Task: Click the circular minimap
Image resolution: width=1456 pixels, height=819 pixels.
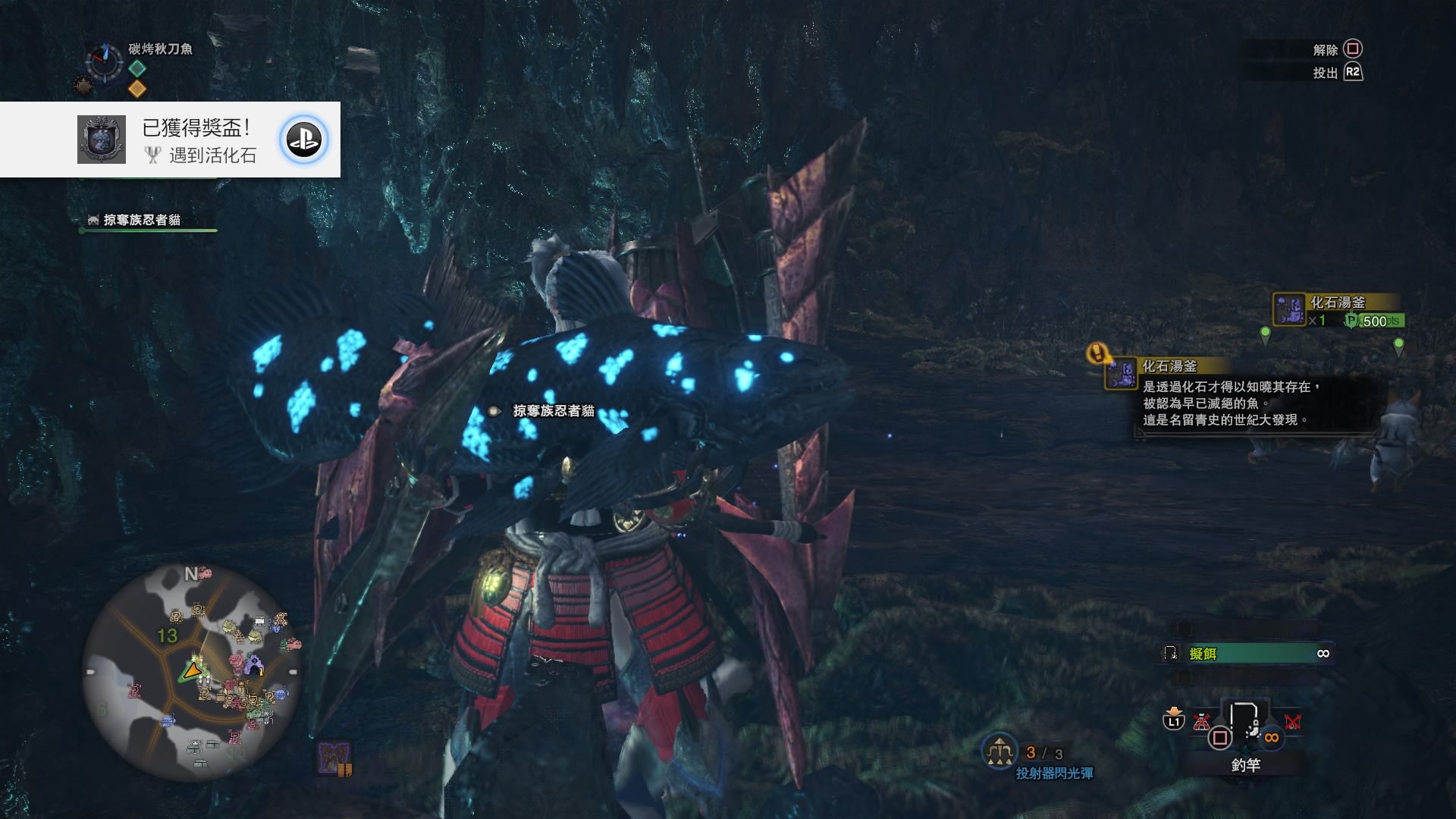Action: 191,671
